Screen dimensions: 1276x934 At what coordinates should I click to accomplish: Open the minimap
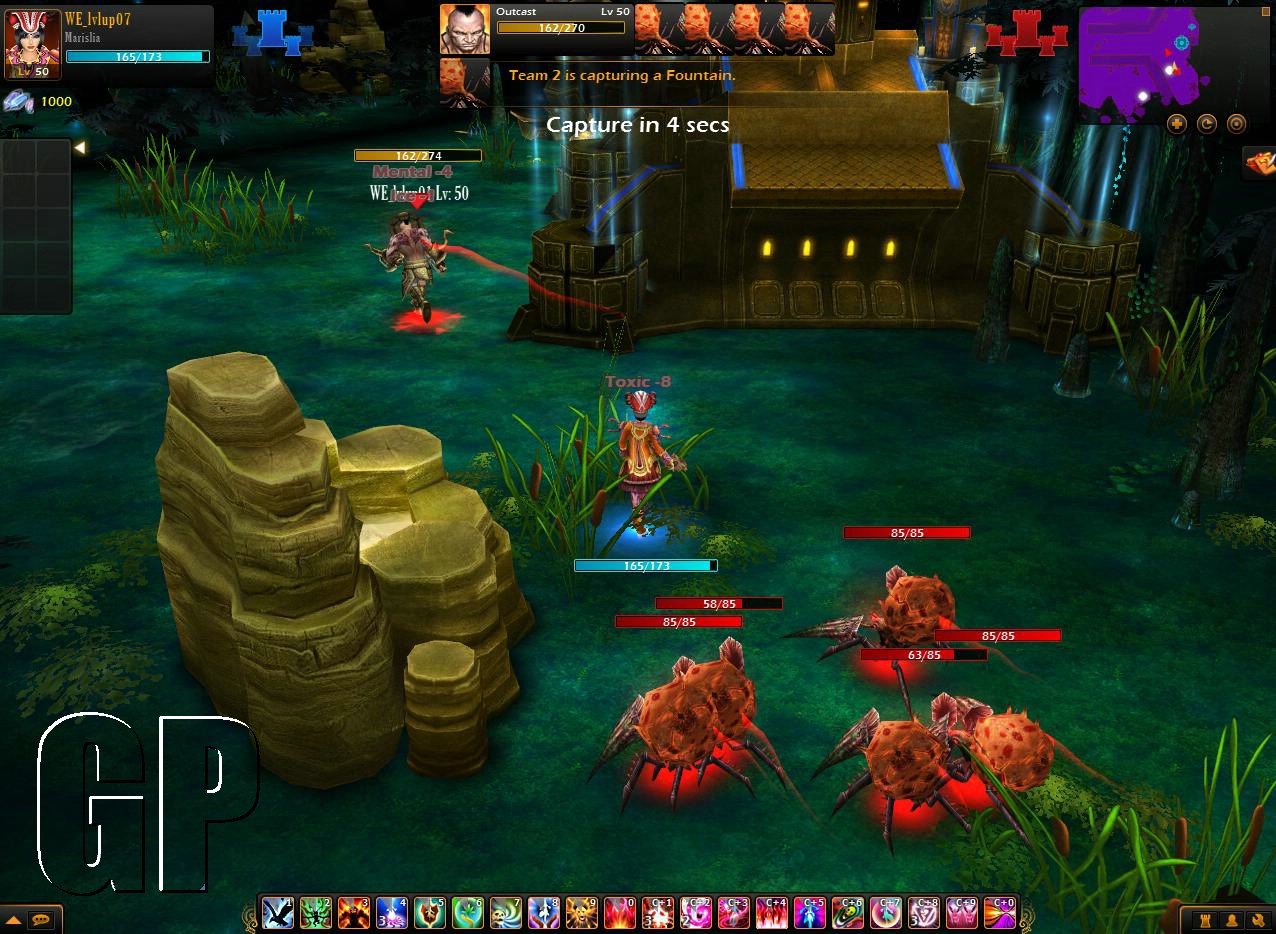tap(1138, 62)
